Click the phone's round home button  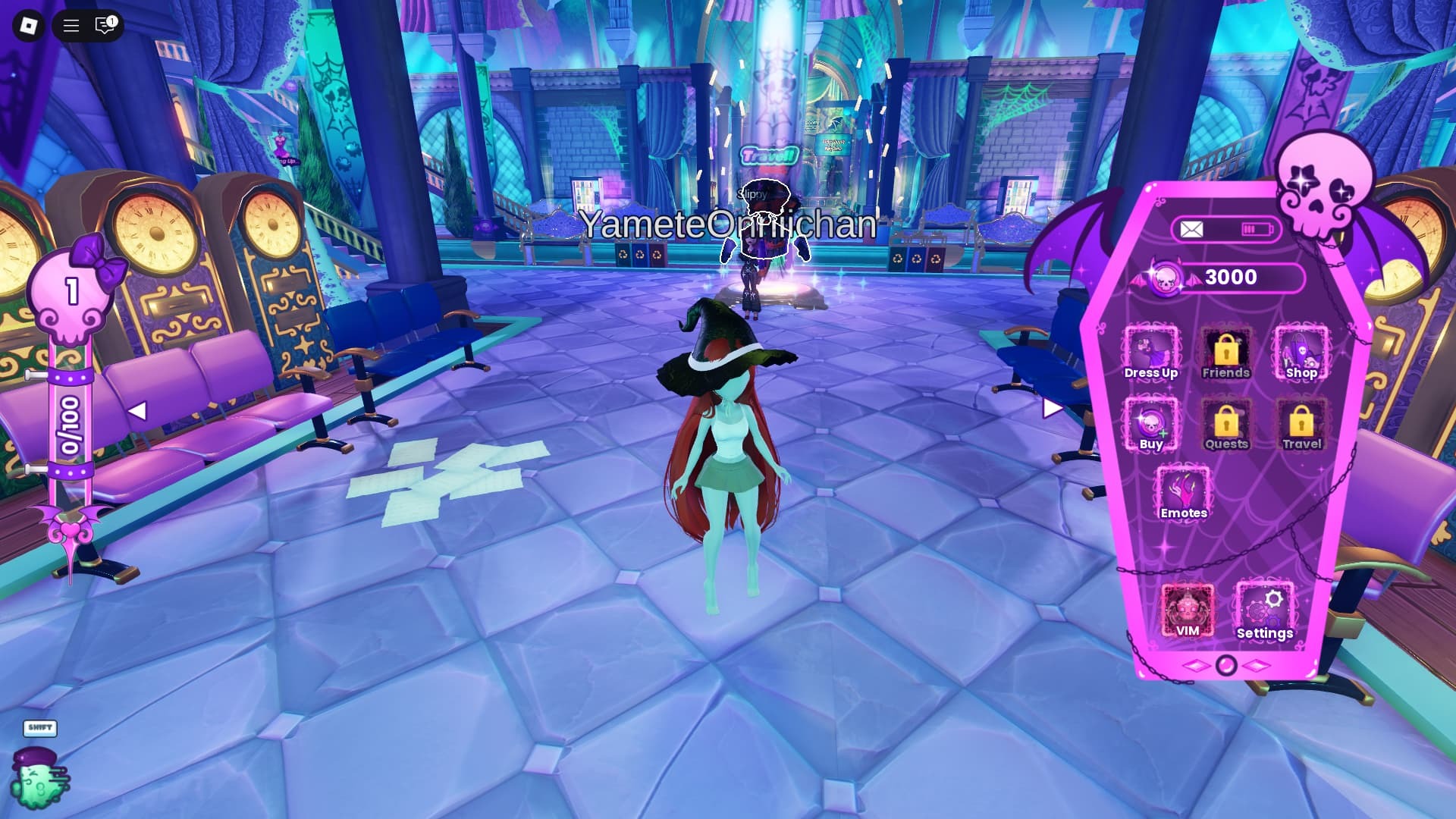tap(1225, 666)
